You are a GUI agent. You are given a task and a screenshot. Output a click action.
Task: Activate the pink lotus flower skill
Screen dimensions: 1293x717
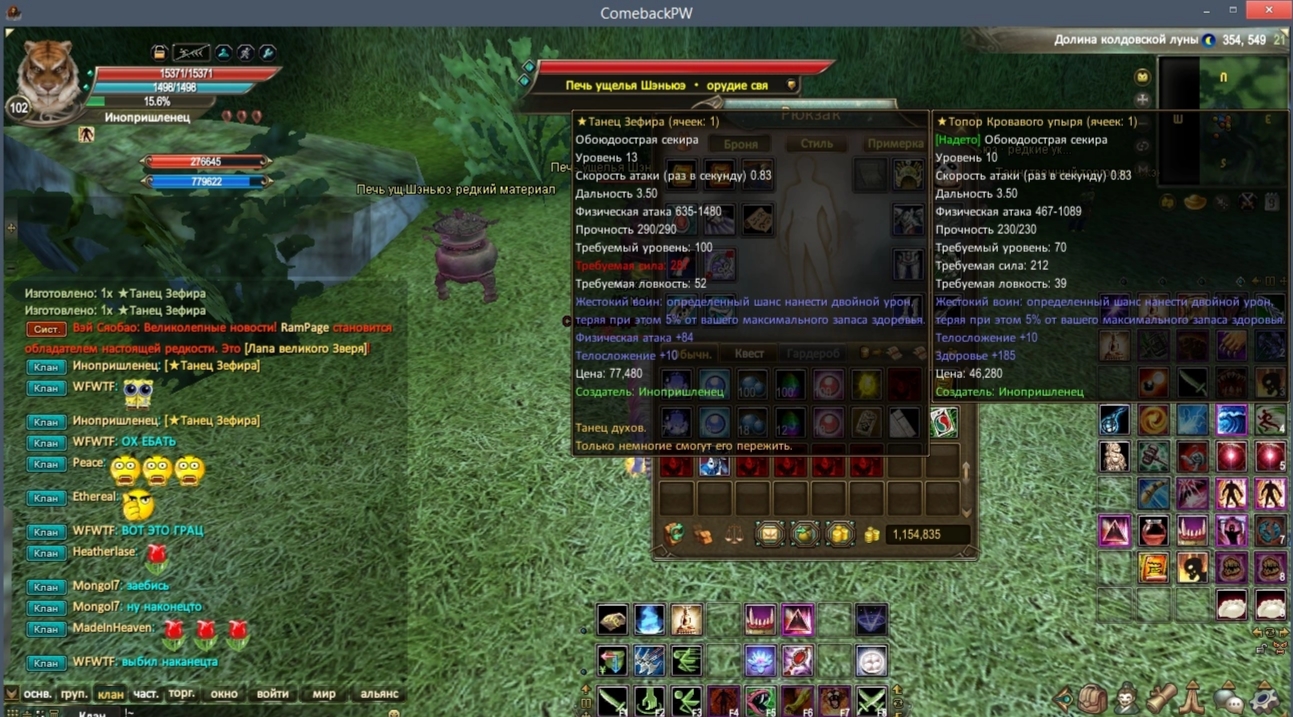point(760,660)
